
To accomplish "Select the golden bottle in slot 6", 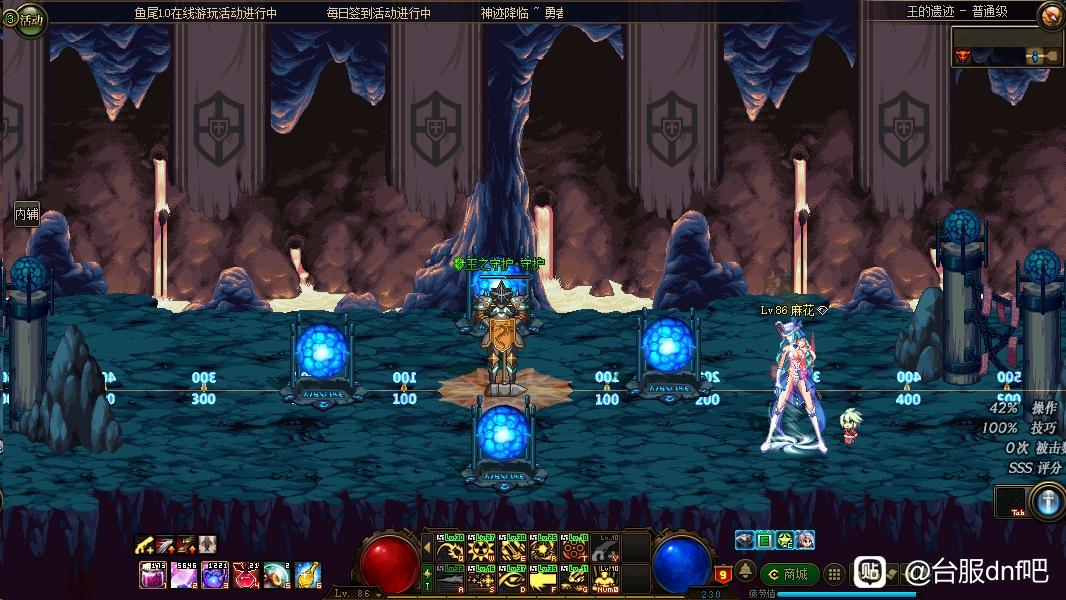I will click(307, 575).
